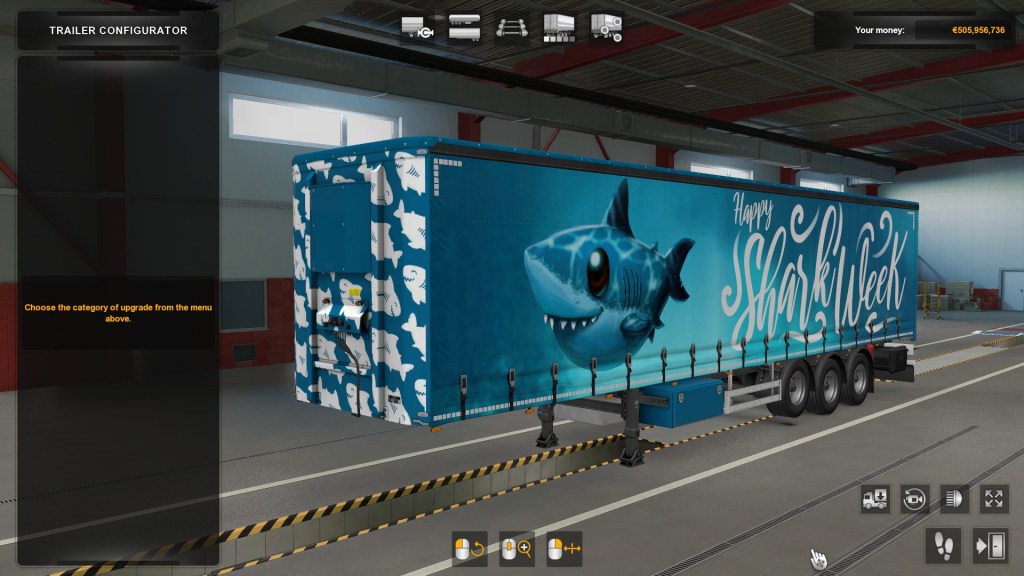Open the trailer paint swatches category

point(559,27)
